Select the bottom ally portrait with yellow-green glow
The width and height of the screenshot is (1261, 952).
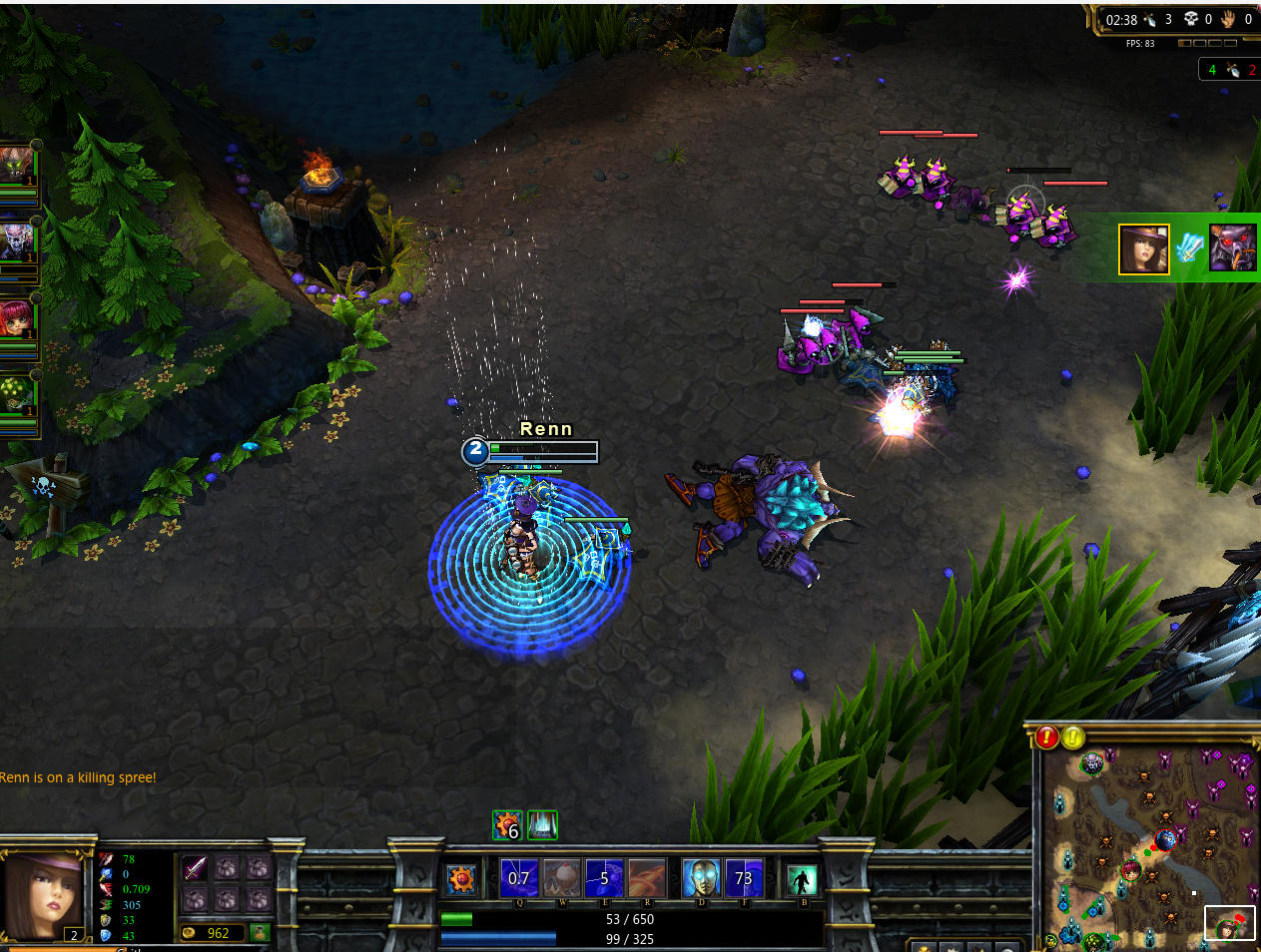coord(17,394)
